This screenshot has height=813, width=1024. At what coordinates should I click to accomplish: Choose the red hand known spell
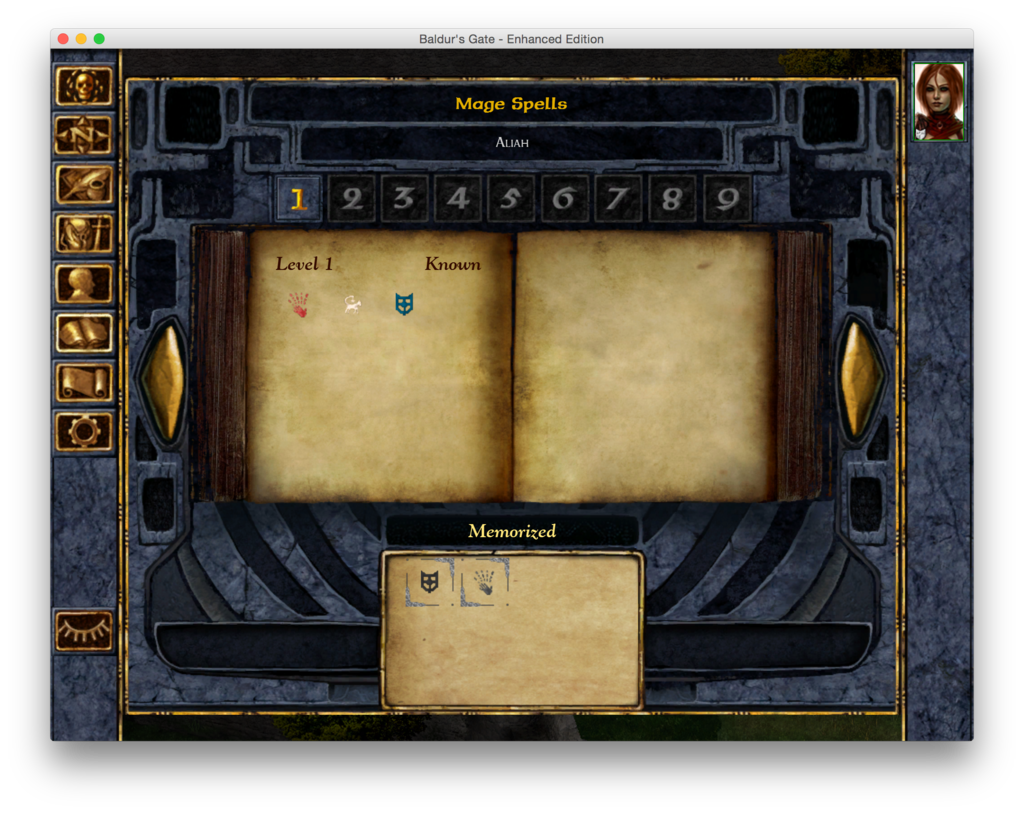(299, 305)
